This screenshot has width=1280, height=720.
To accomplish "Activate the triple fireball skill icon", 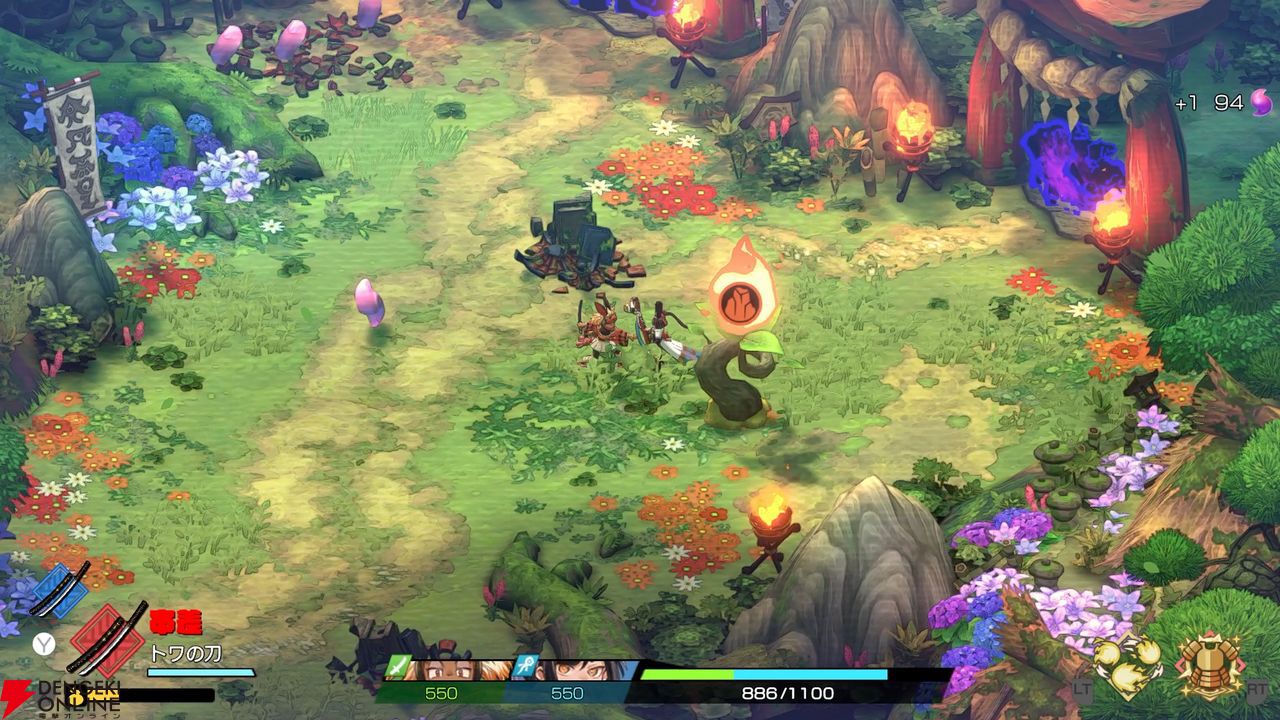I will coord(1127,663).
